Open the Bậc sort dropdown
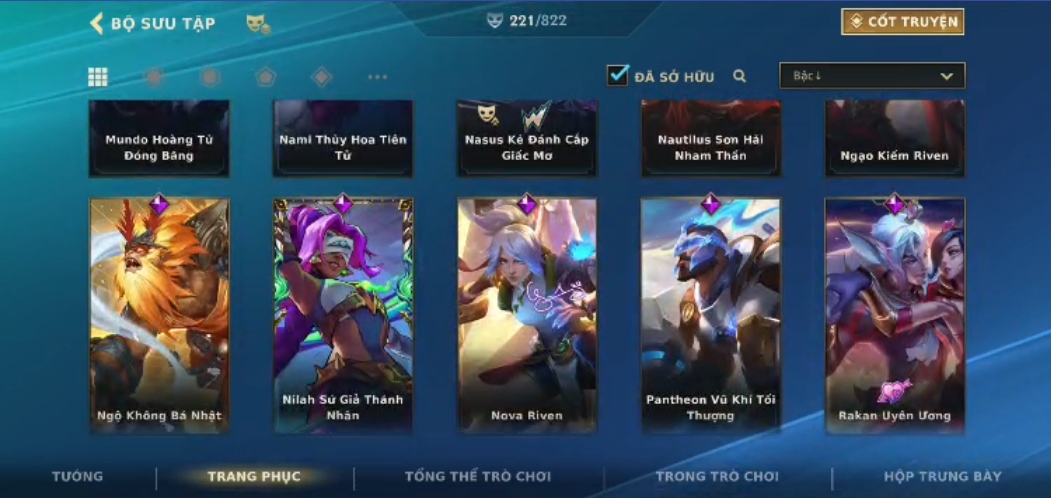This screenshot has width=1051, height=498. pyautogui.click(x=872, y=76)
